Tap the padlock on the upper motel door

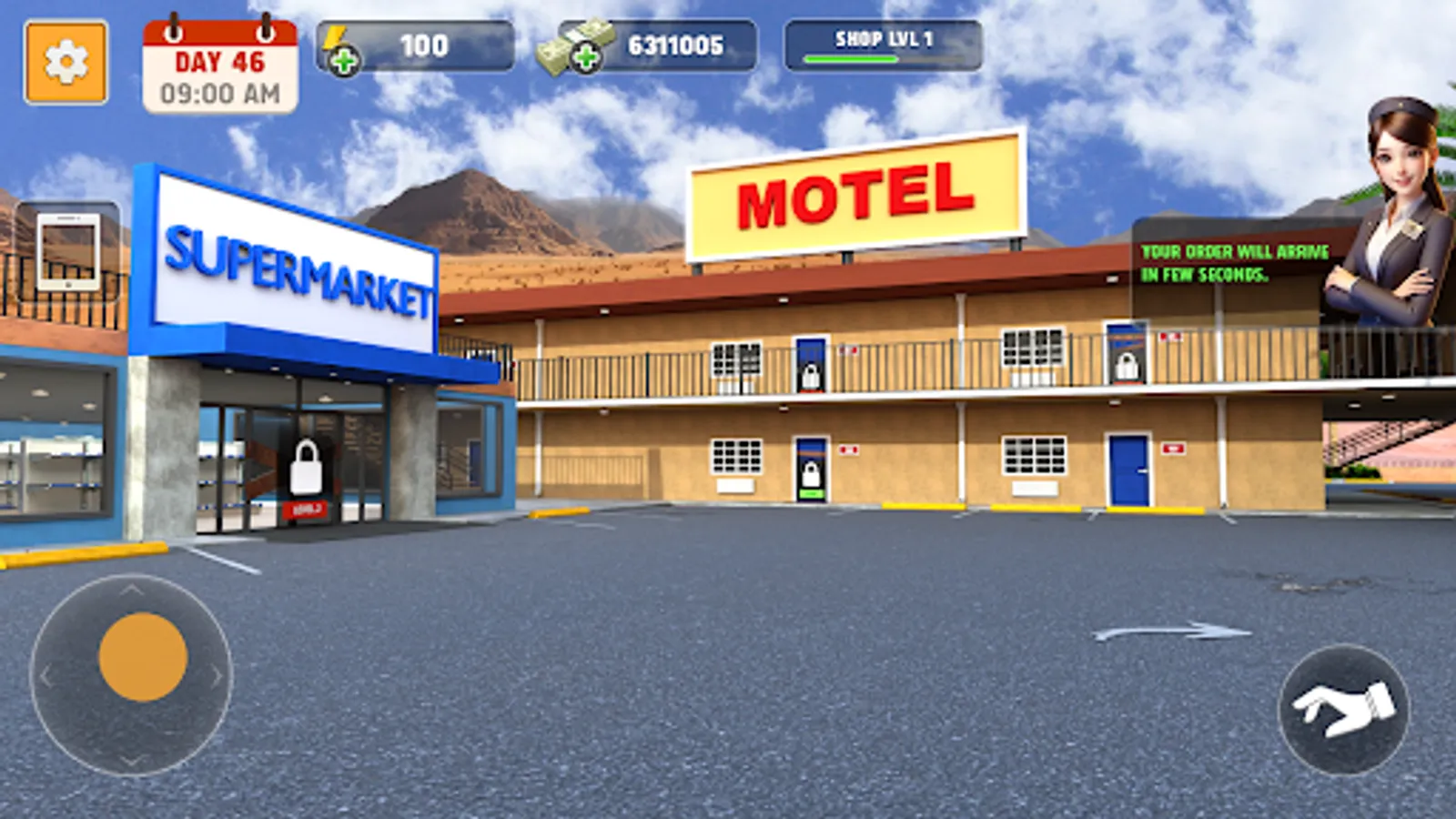tap(809, 376)
